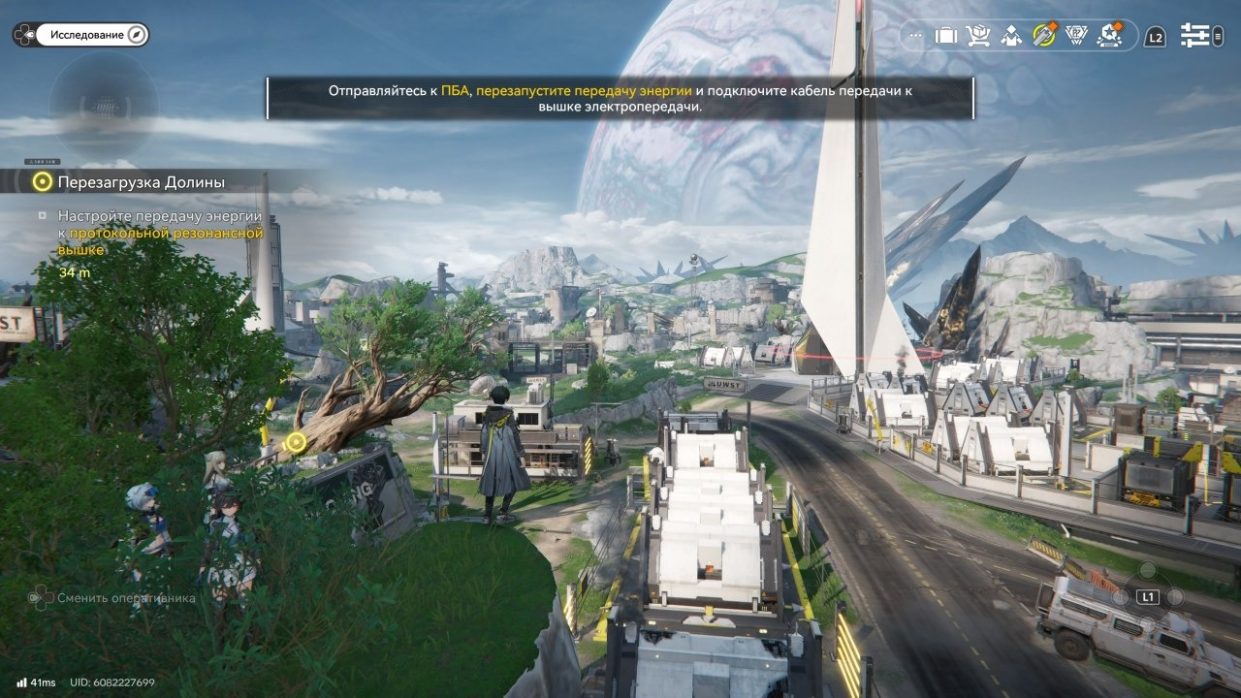The width and height of the screenshot is (1241, 698).
Task: Open the suitcase backpack icon
Action: [x=946, y=36]
